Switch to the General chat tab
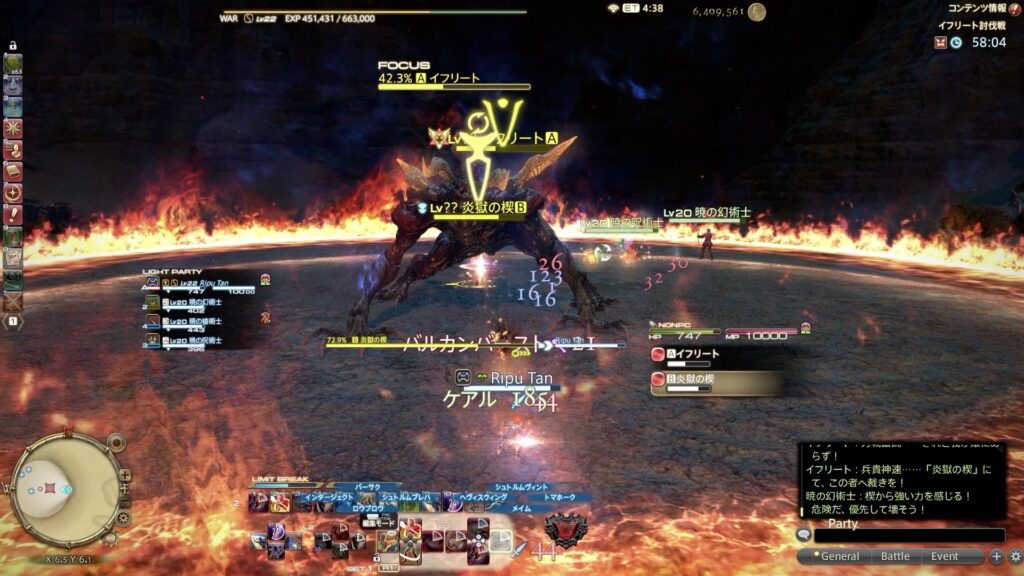 [839, 556]
